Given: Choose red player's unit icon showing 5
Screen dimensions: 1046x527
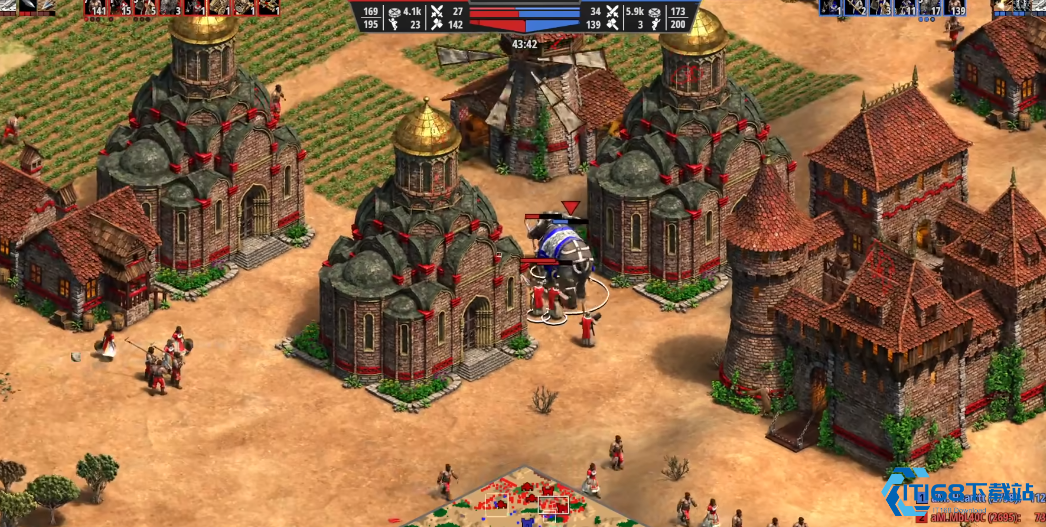Looking at the screenshot, I should coord(146,8).
